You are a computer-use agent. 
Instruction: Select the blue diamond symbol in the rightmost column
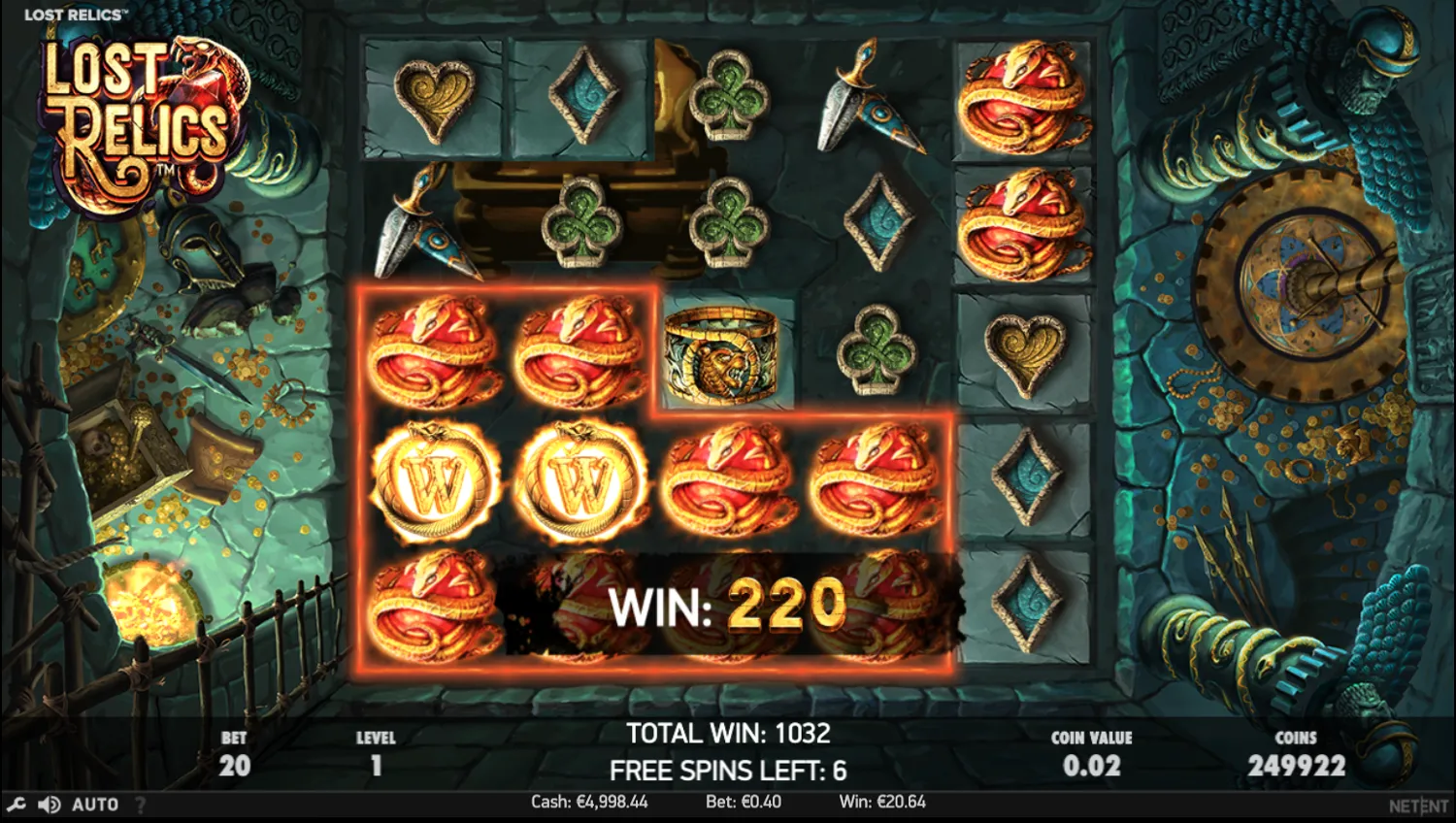[x=1024, y=476]
